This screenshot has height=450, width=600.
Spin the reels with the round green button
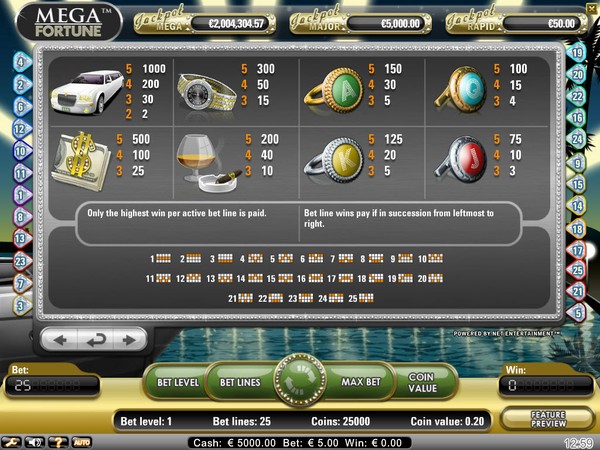[300, 381]
